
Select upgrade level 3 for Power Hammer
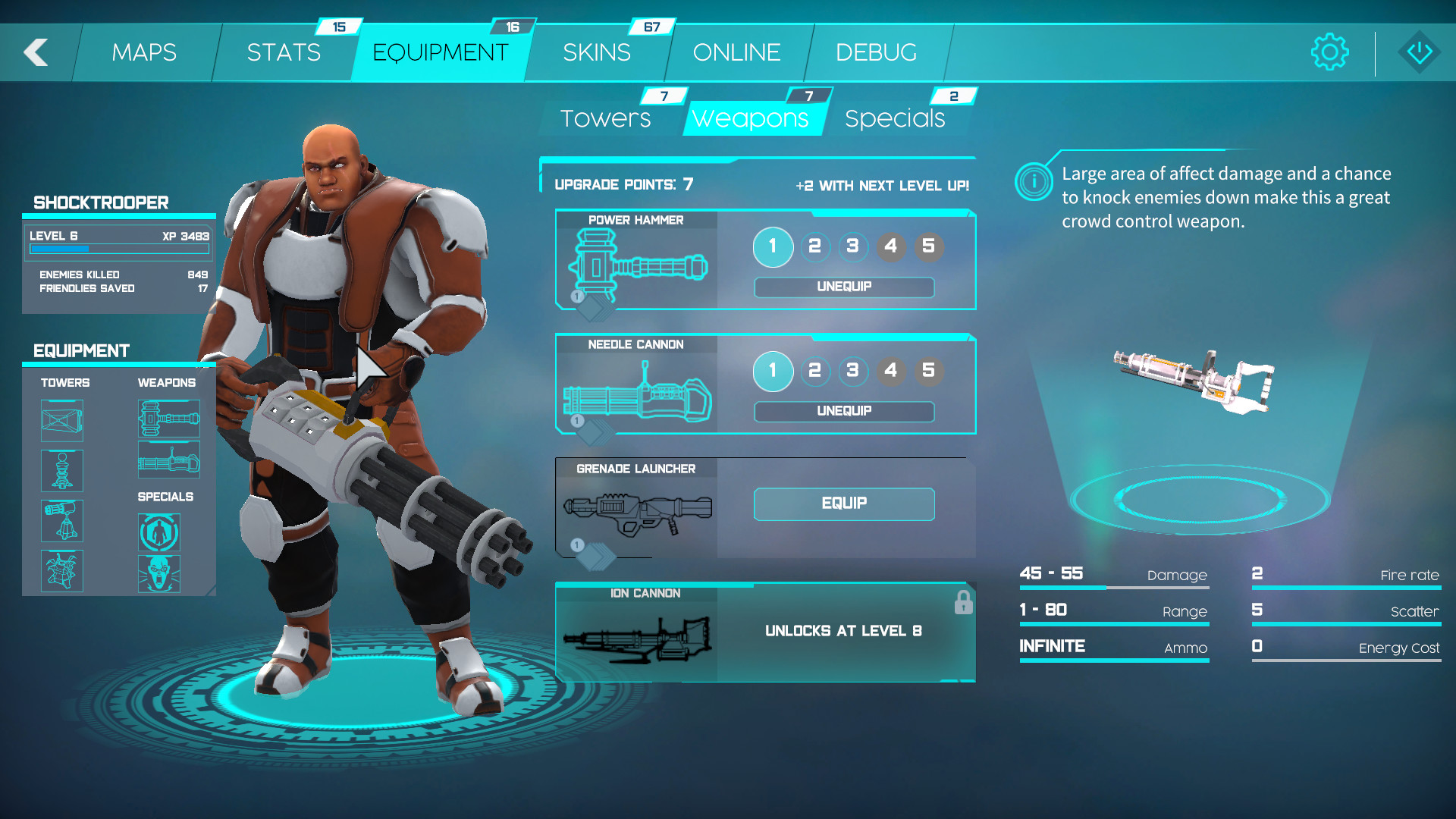coord(852,247)
